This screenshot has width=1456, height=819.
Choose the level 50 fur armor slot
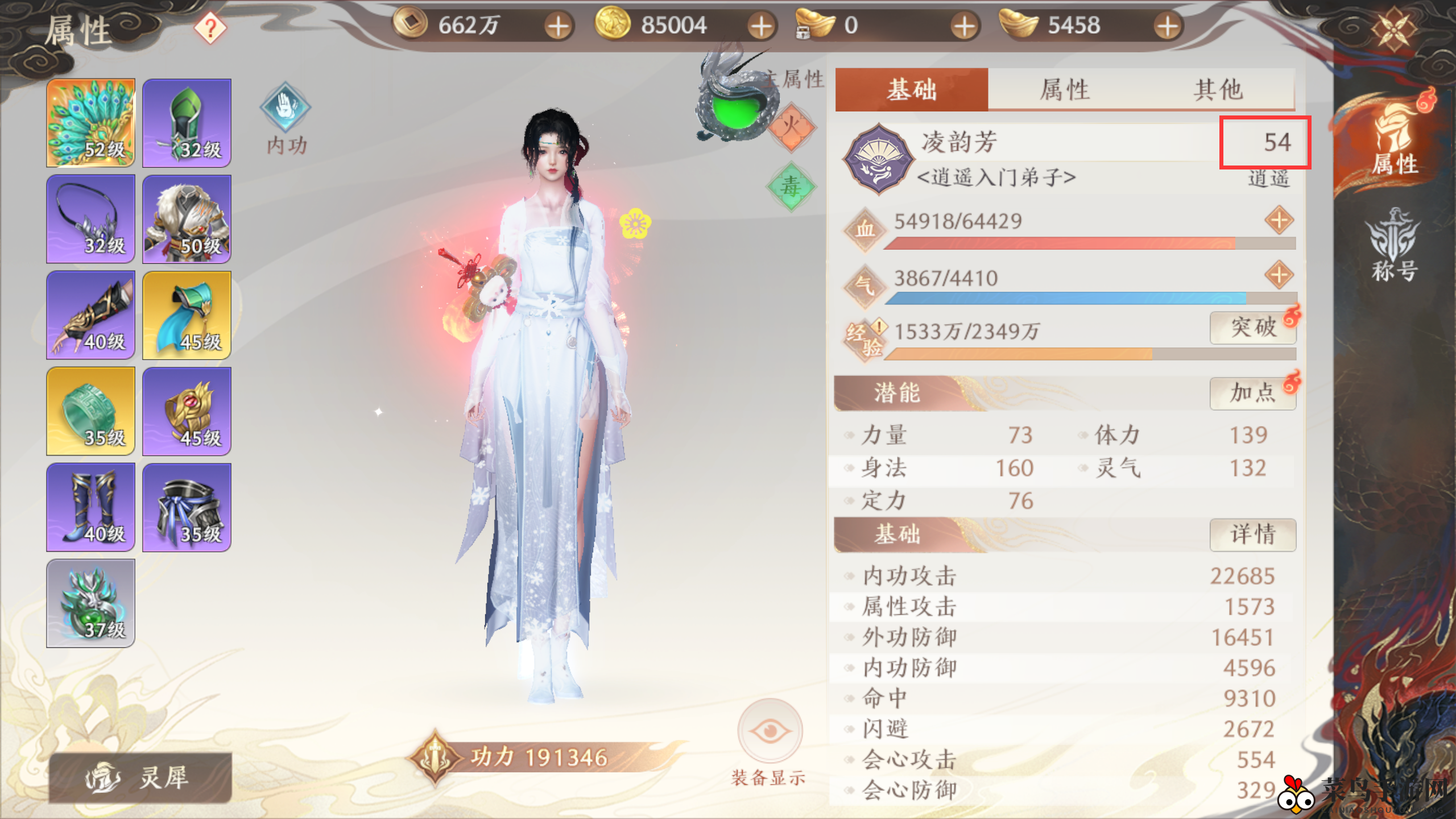[x=187, y=219]
